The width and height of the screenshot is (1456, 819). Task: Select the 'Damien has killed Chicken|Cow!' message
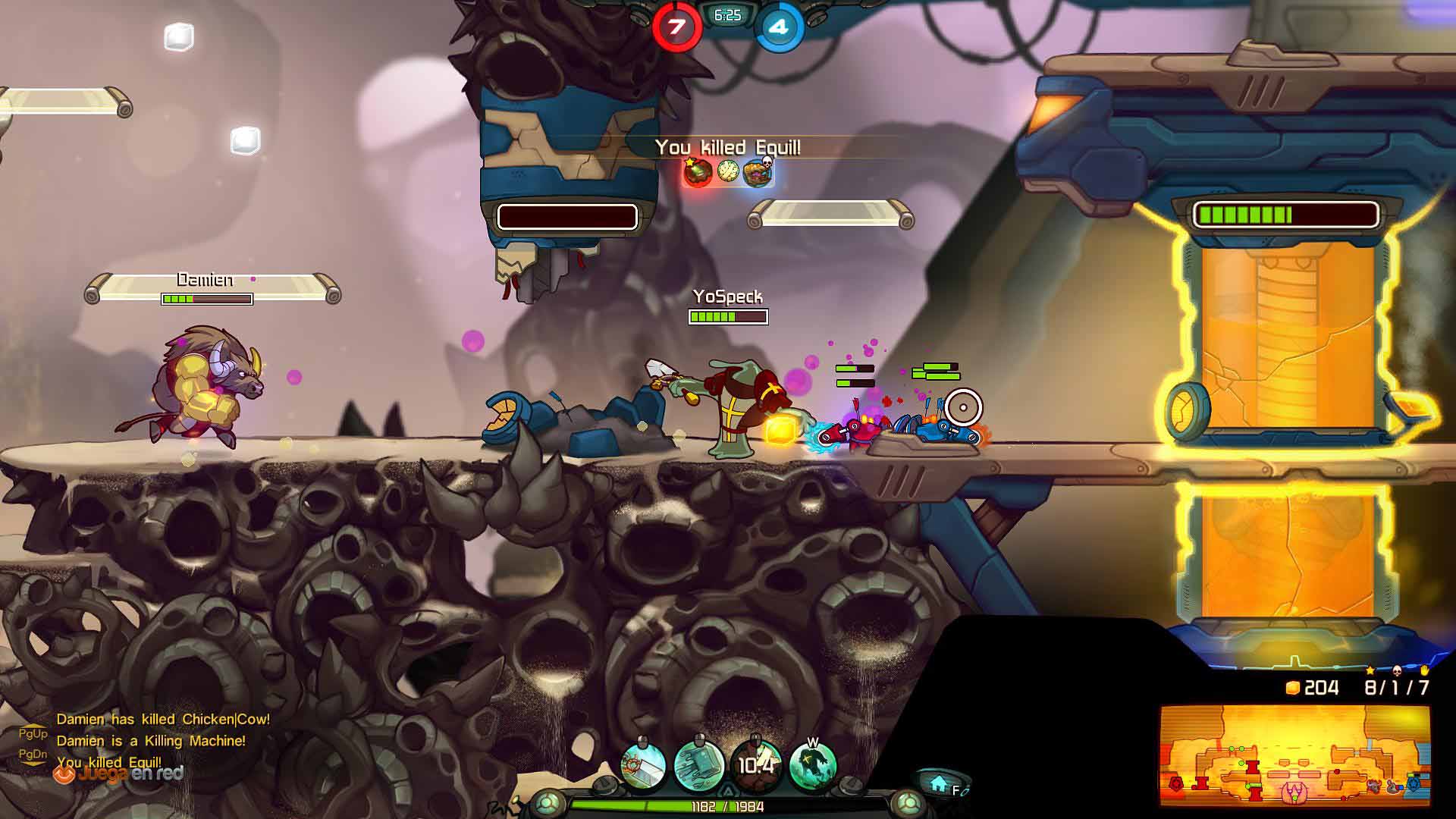(x=163, y=719)
